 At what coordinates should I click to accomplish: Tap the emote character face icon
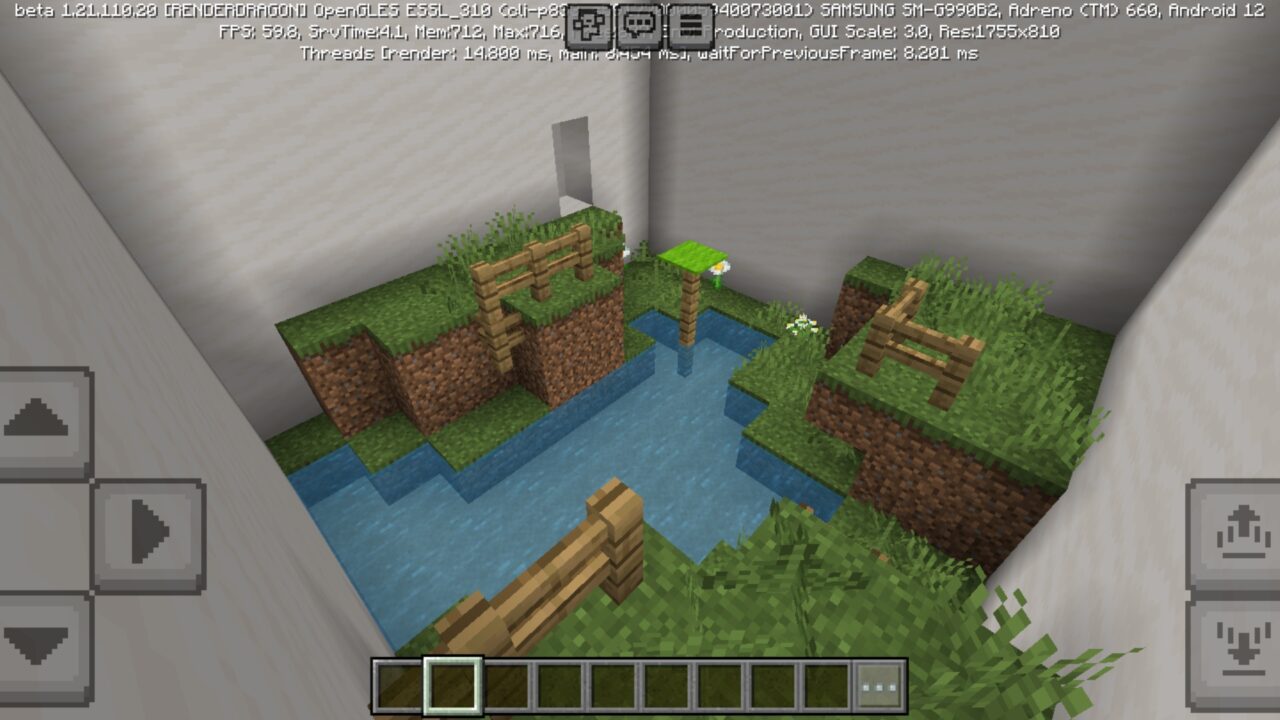[x=589, y=26]
